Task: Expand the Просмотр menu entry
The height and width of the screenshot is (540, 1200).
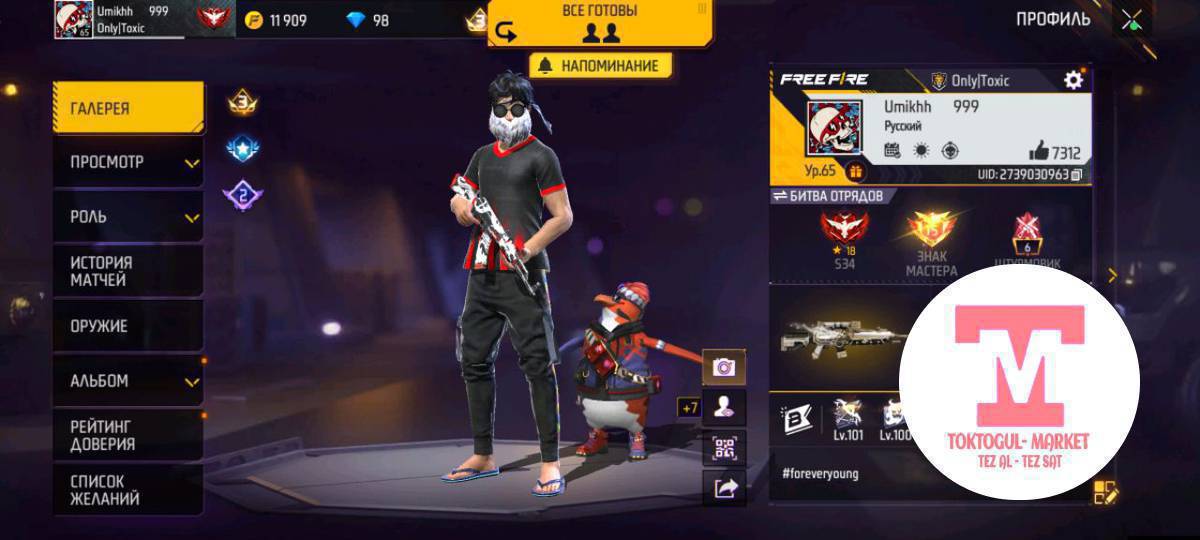Action: pyautogui.click(x=128, y=162)
